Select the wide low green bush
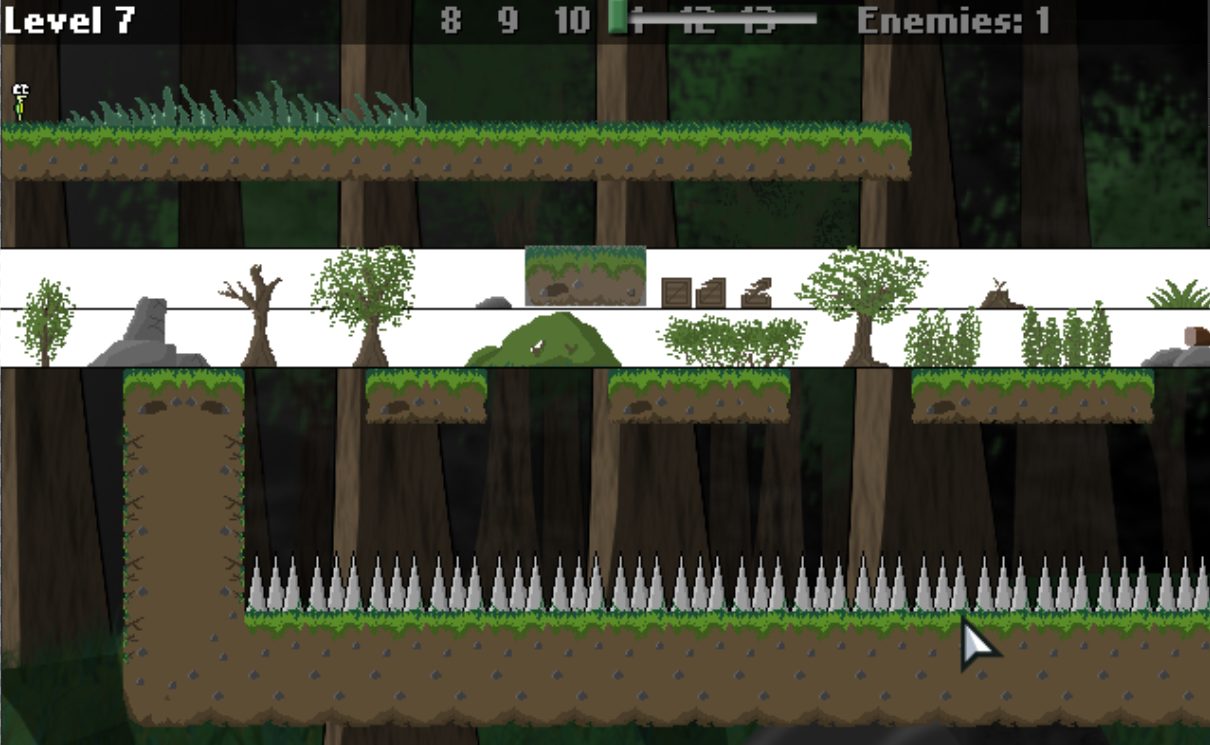 tap(733, 341)
